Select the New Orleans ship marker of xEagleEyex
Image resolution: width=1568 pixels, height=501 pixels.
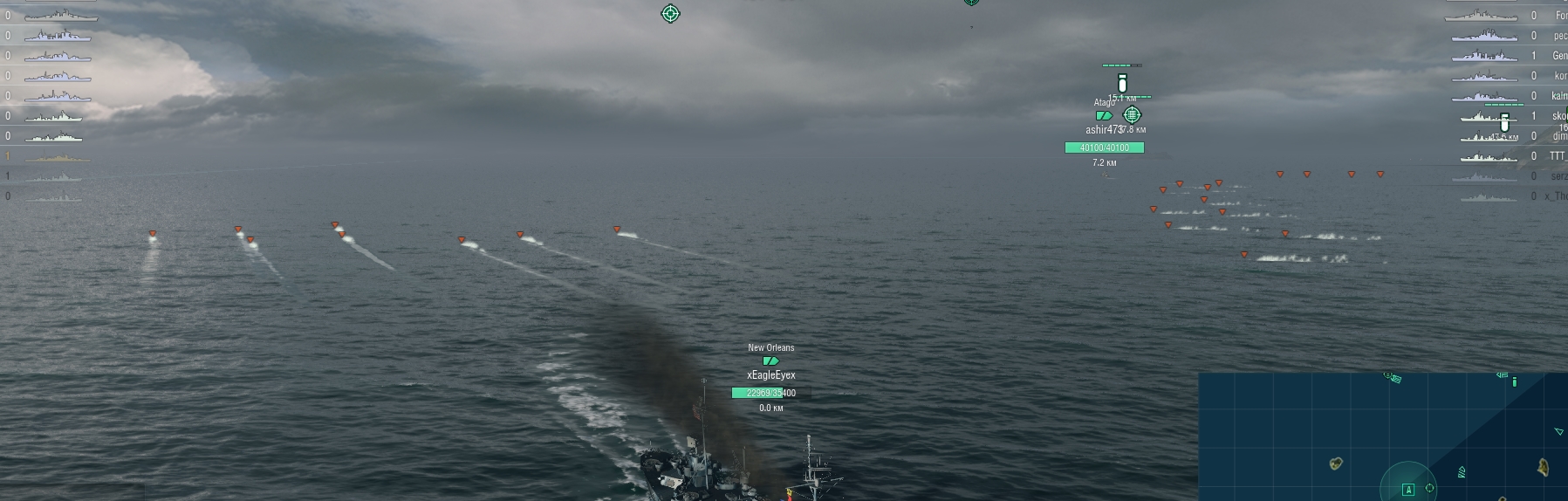770,360
